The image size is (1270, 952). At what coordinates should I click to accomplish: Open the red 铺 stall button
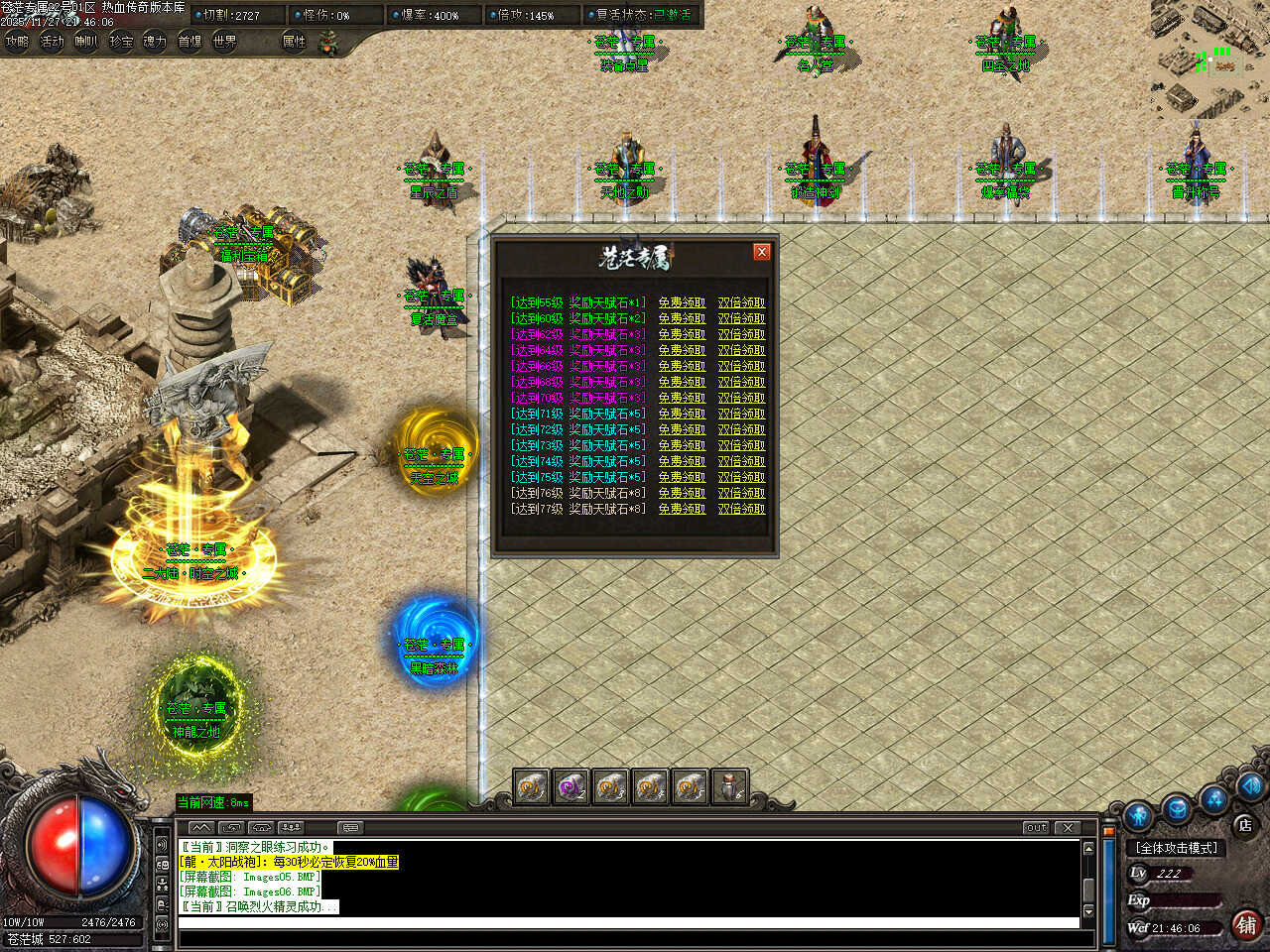1246,924
